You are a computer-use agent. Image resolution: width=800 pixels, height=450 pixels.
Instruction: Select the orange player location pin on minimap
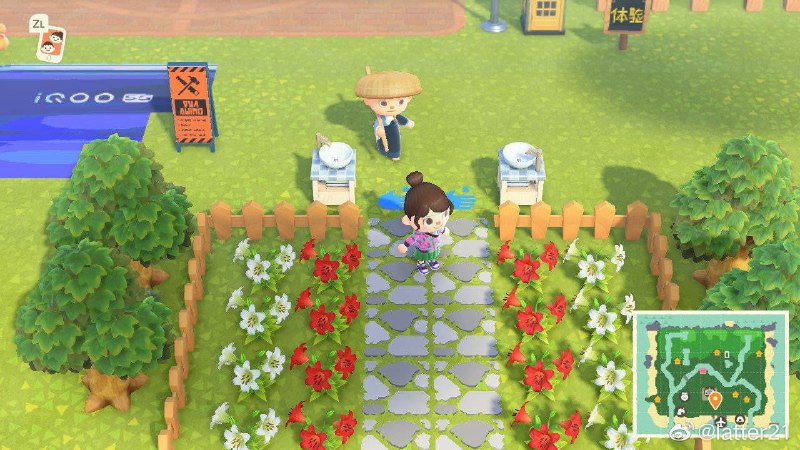click(x=716, y=399)
